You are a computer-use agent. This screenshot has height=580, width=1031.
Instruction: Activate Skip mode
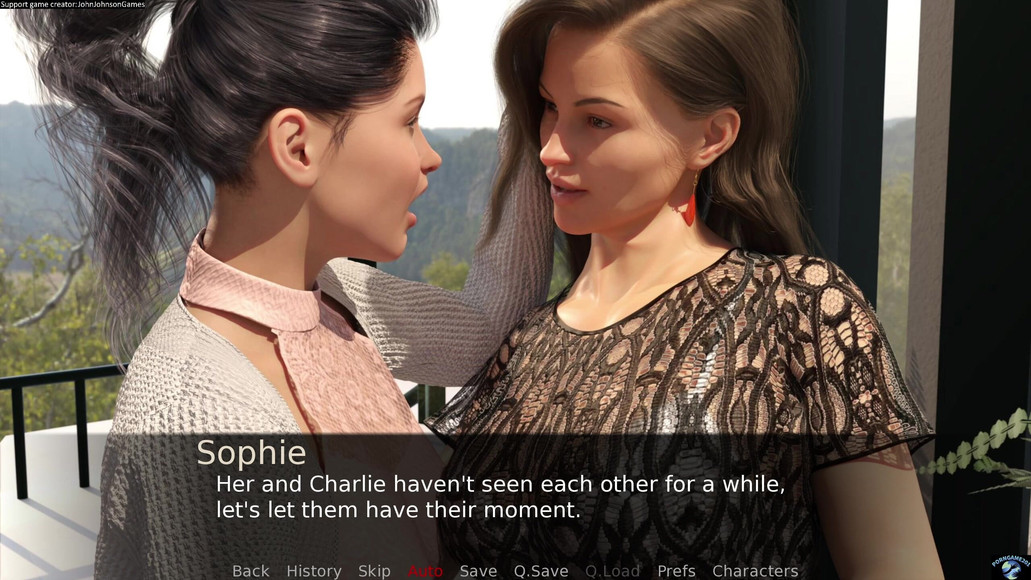pos(374,570)
